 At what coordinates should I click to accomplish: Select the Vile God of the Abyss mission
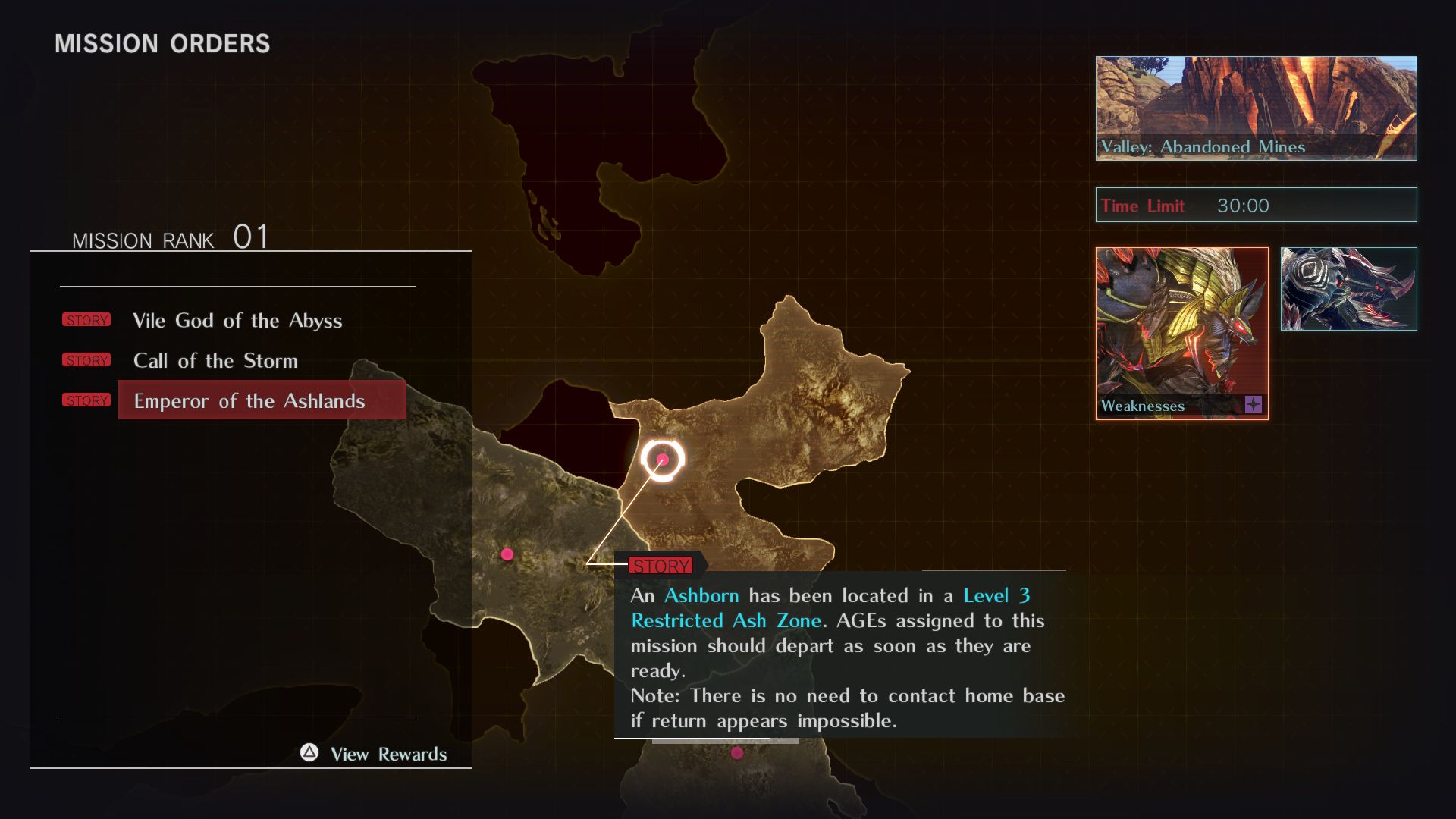point(237,321)
